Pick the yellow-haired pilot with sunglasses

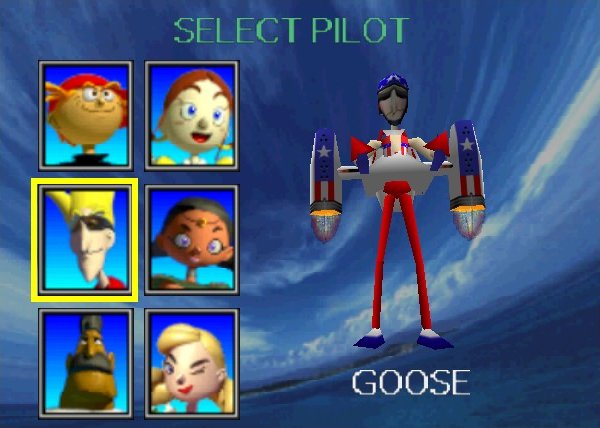point(85,239)
